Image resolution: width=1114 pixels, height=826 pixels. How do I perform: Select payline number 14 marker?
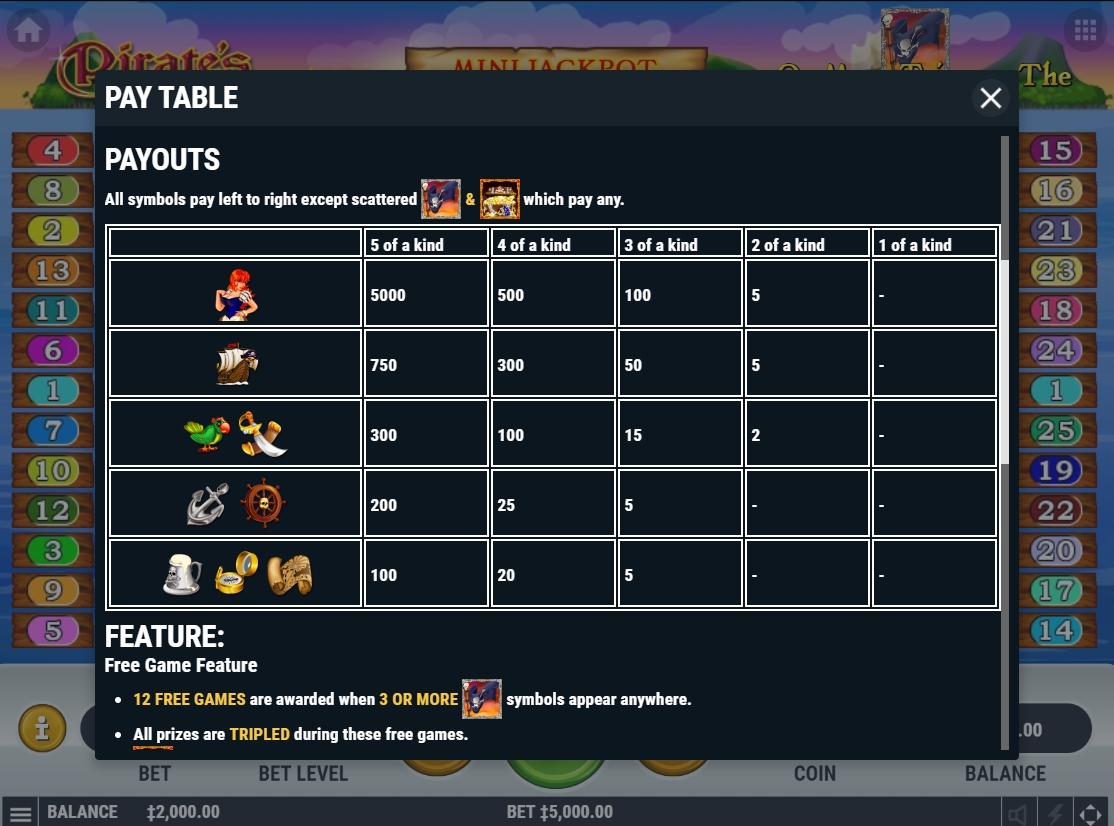(1055, 631)
